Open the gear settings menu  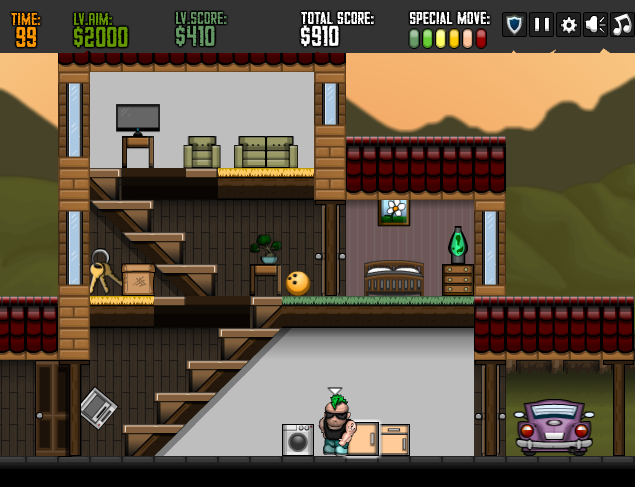(568, 25)
